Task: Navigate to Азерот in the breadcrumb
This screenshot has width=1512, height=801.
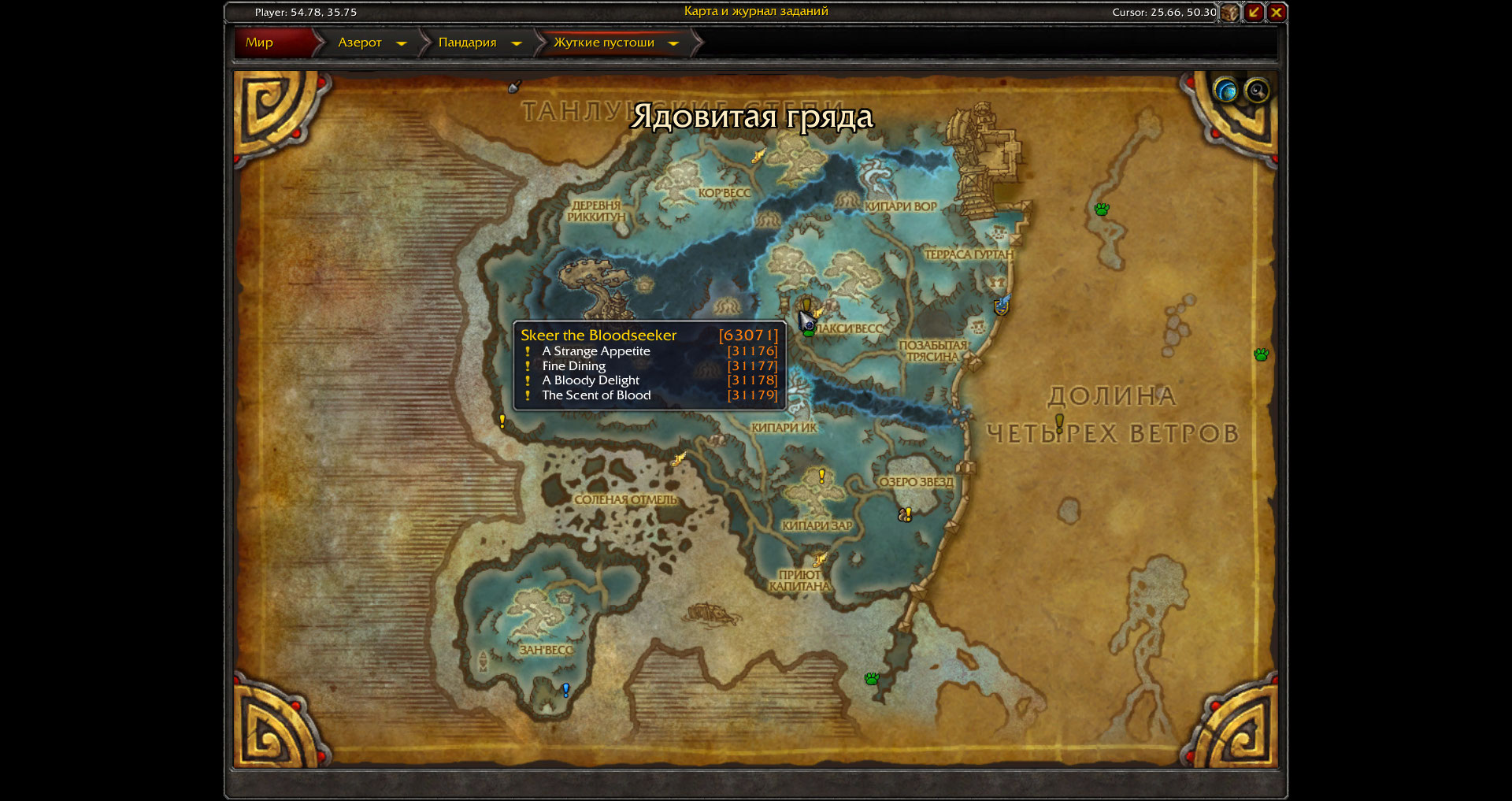Action: pyautogui.click(x=359, y=43)
